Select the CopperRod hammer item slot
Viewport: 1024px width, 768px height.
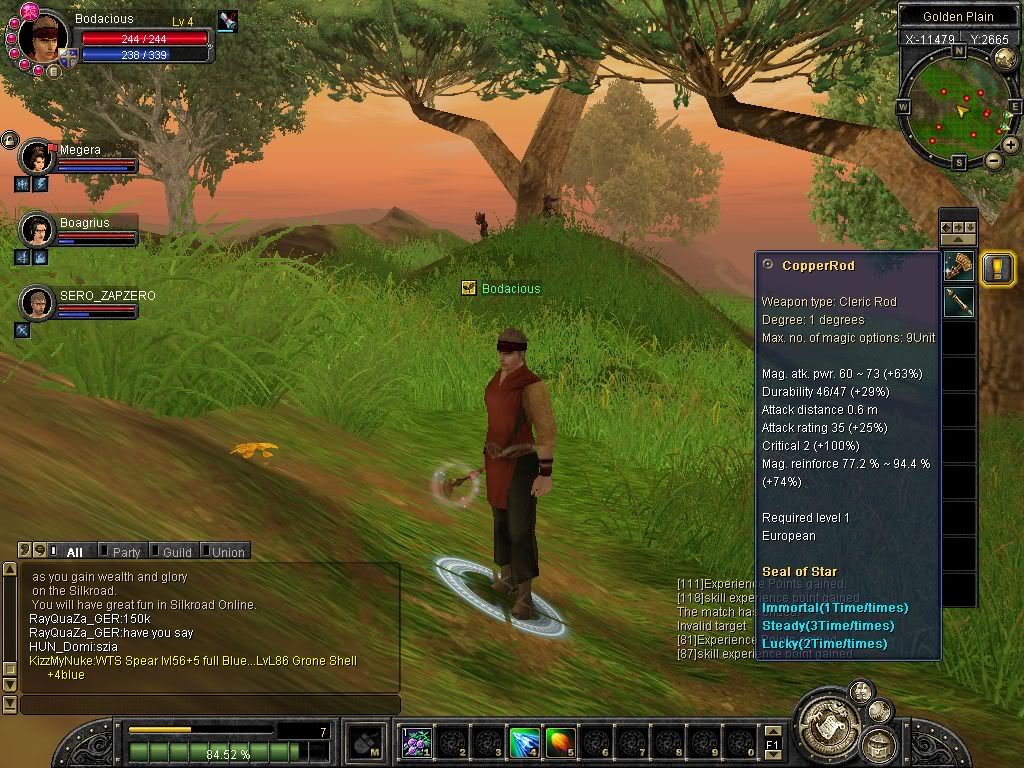click(x=959, y=267)
